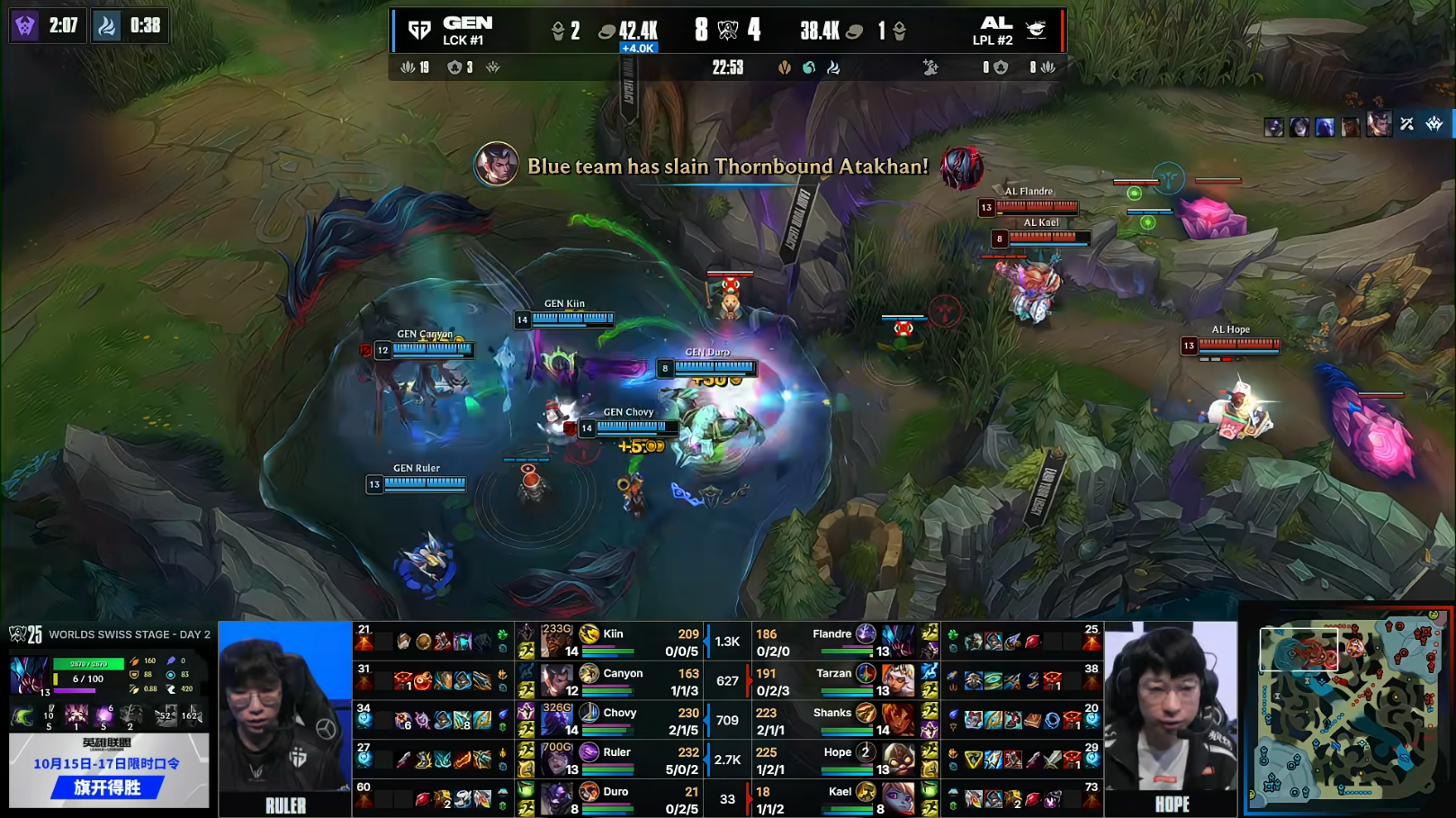Click the AL team logo
Screen dimensions: 1456x818
point(1037,31)
